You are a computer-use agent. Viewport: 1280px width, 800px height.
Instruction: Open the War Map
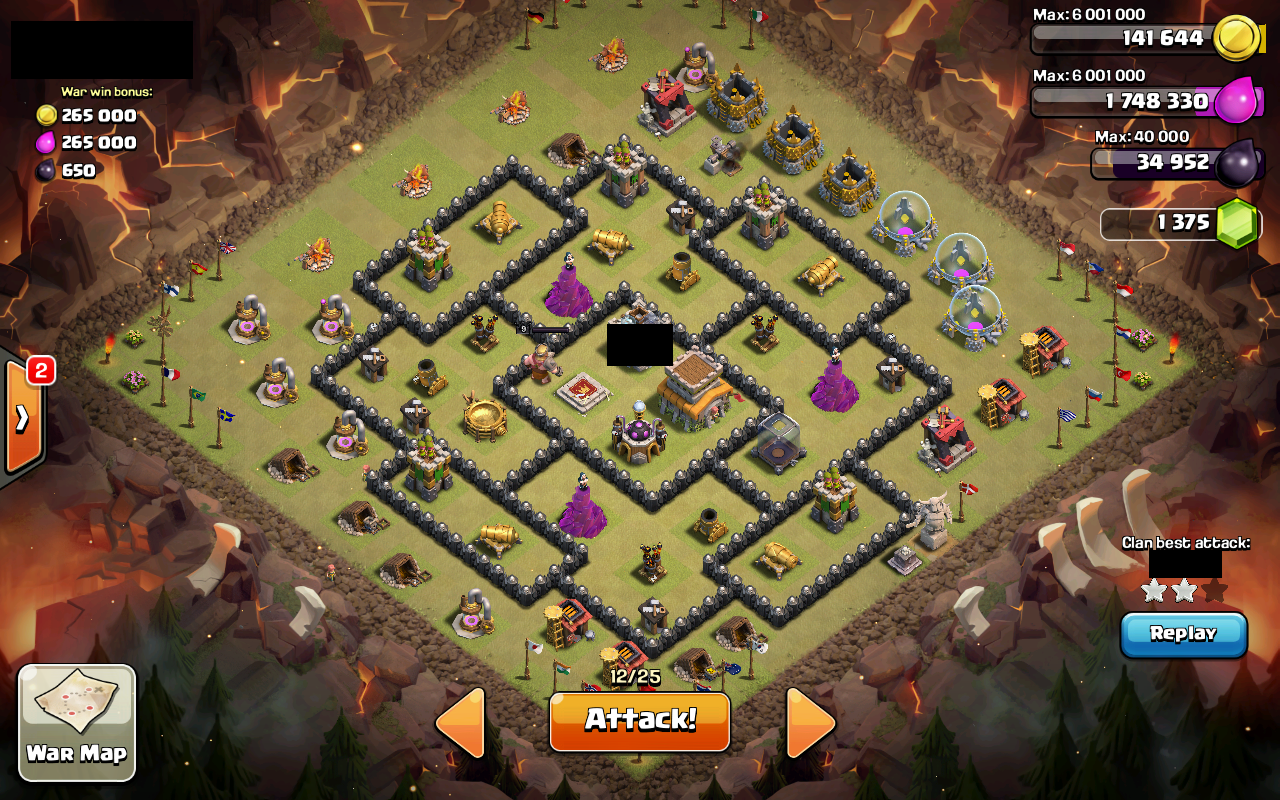77,722
